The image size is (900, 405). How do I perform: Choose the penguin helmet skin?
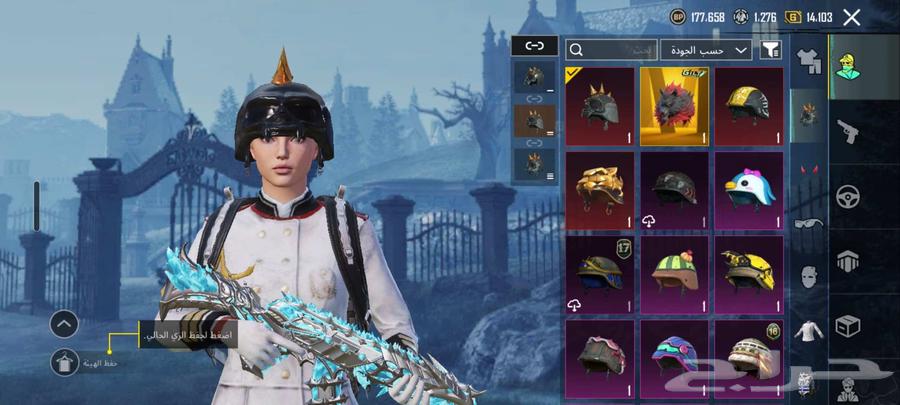click(x=749, y=190)
